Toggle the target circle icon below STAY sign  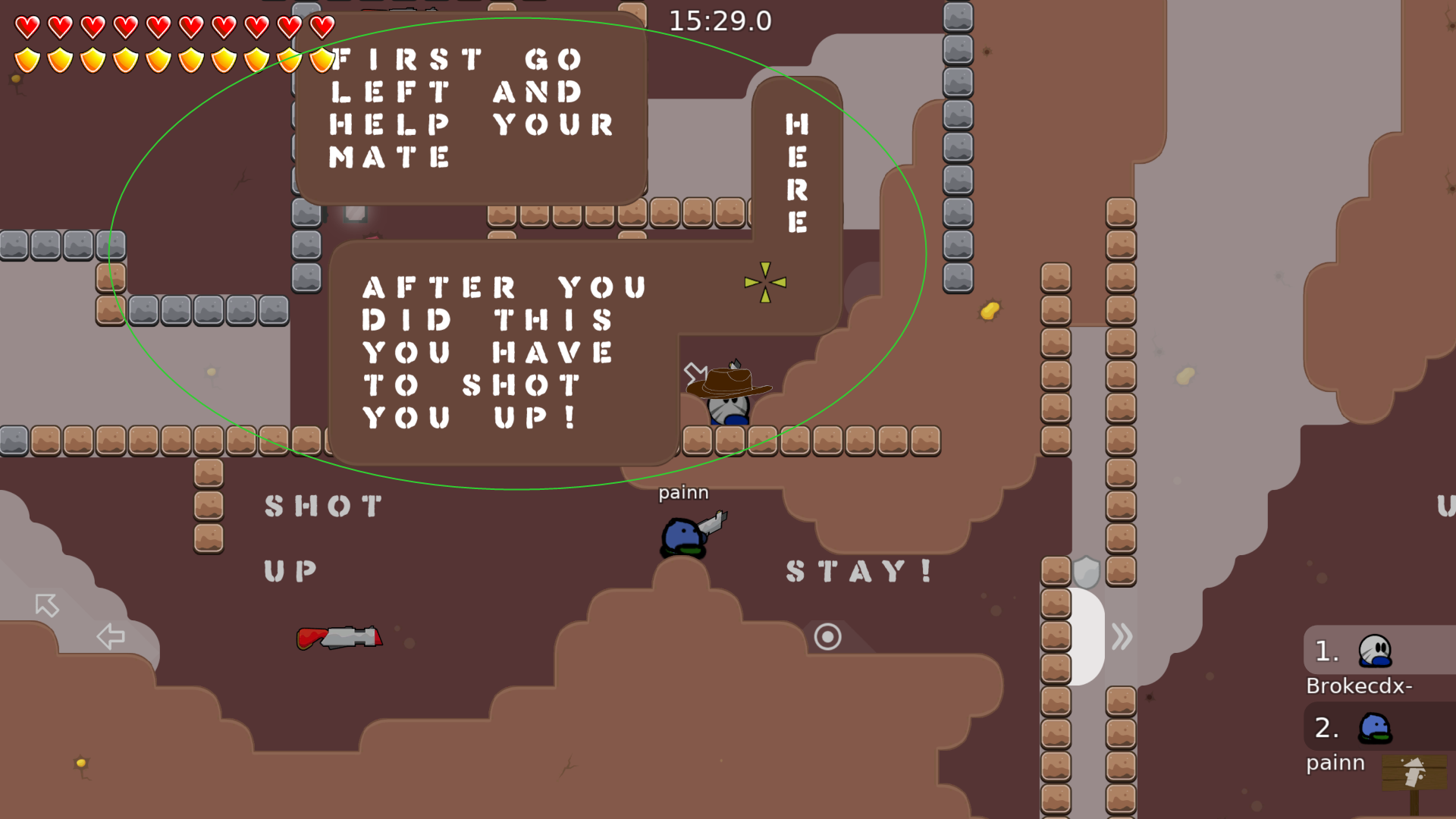[827, 638]
